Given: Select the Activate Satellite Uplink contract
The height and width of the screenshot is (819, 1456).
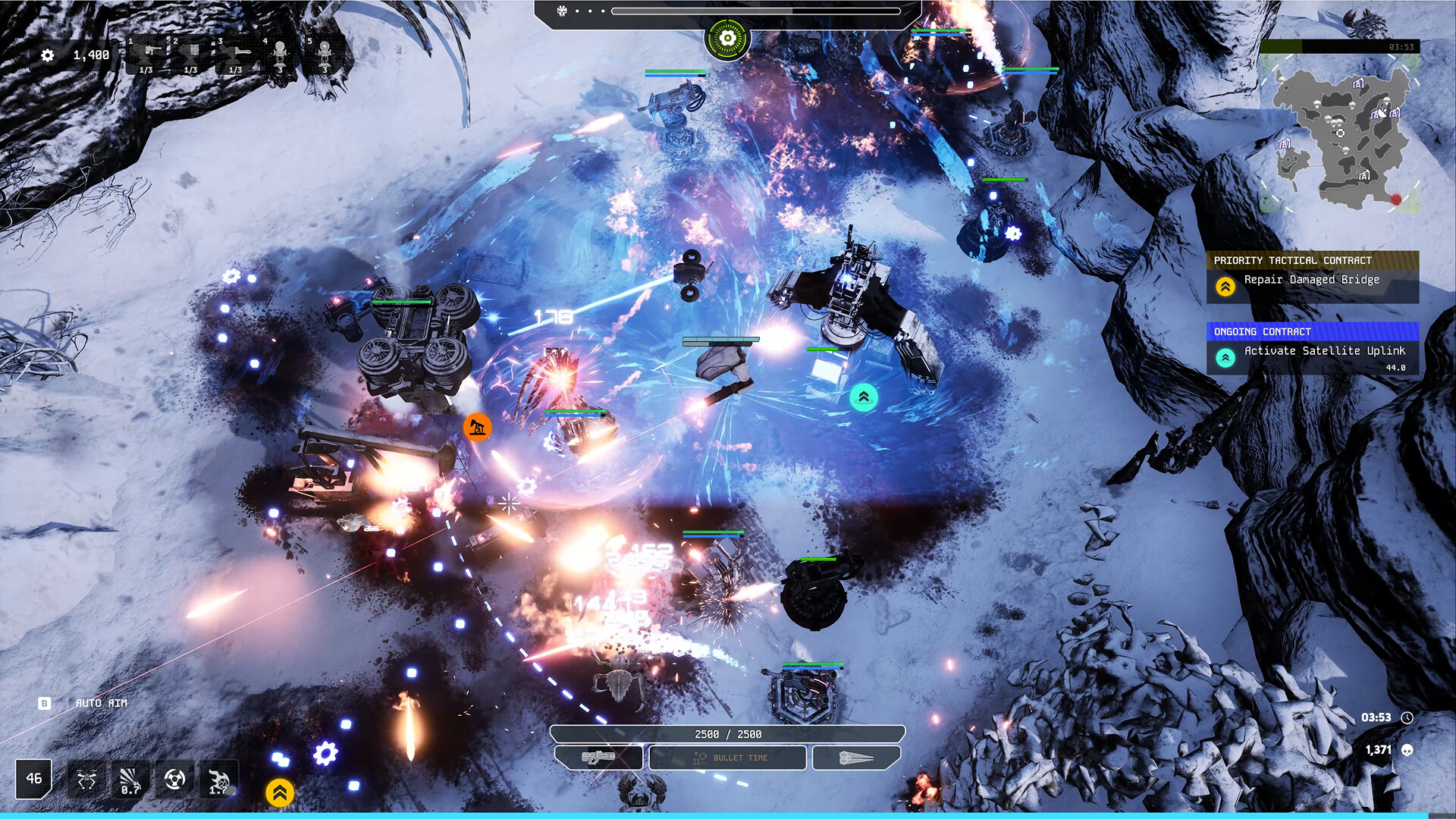Looking at the screenshot, I should pos(1313,352).
